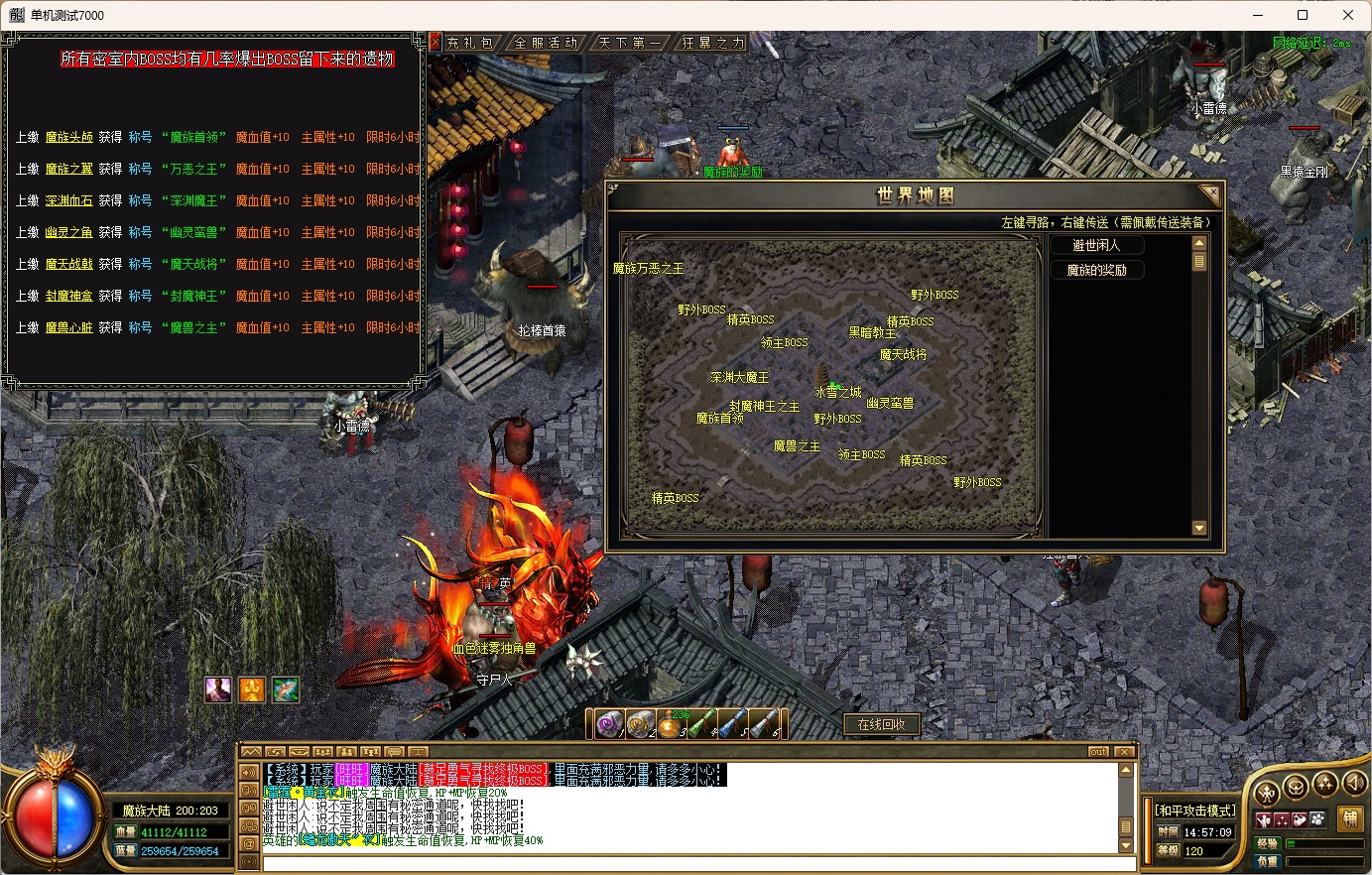
Task: Toggle the 和平攻击模式 attack mode
Action: pos(1195,811)
